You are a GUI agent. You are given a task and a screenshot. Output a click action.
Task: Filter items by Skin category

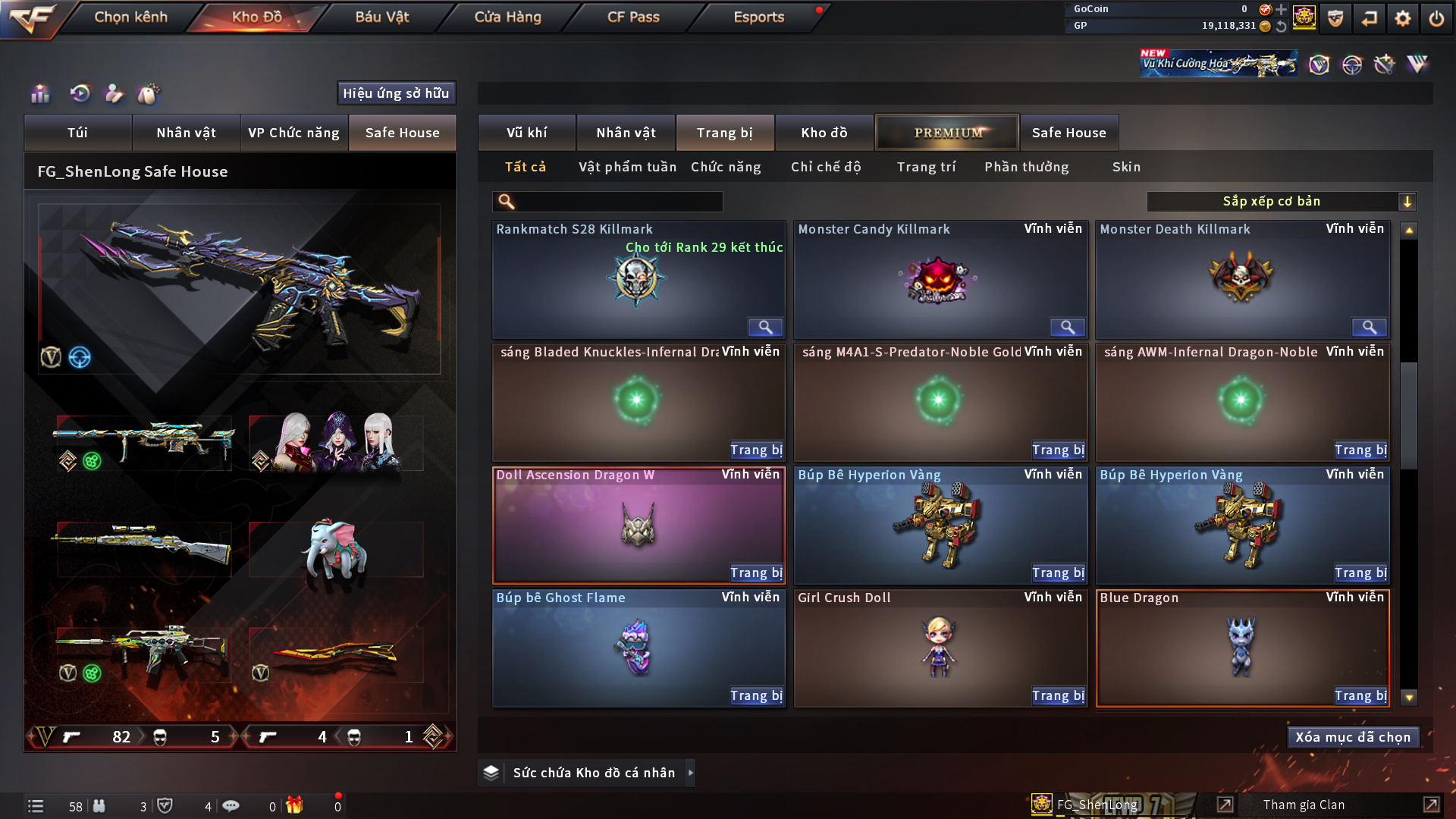coord(1126,167)
